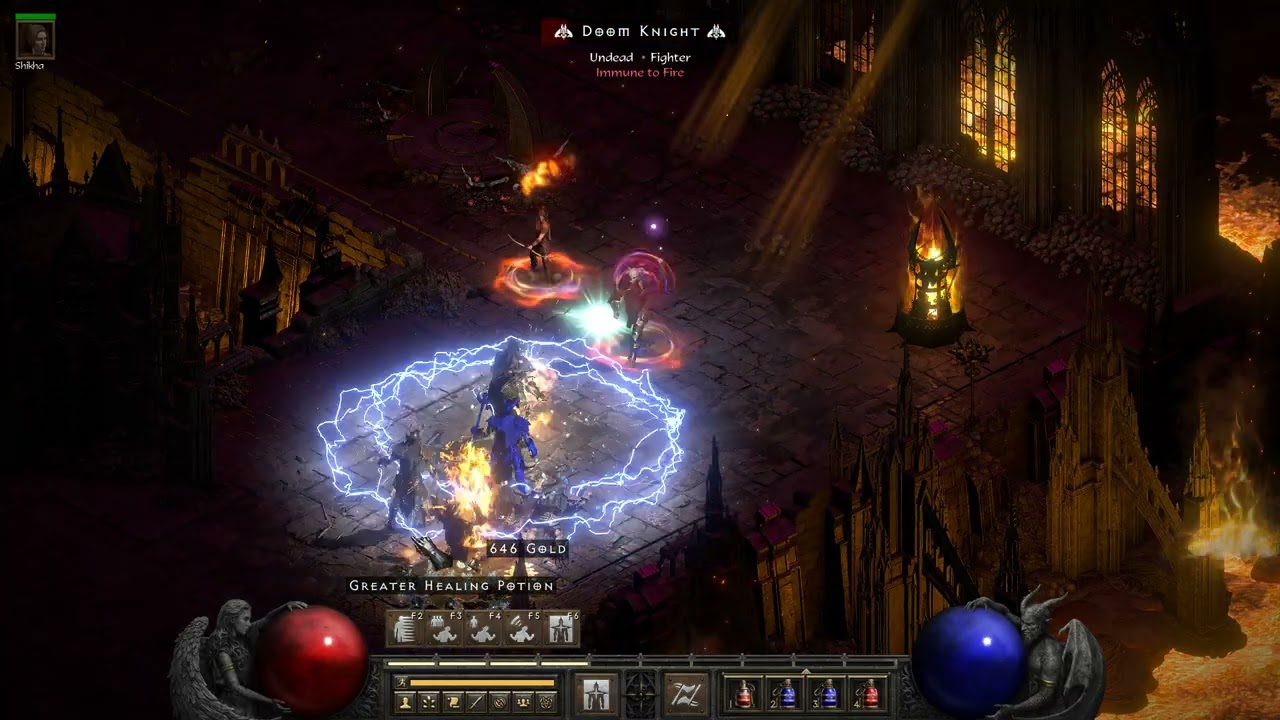Drink the red healing potion in belt slot 4
Image resolution: width=1280 pixels, height=720 pixels.
871,693
